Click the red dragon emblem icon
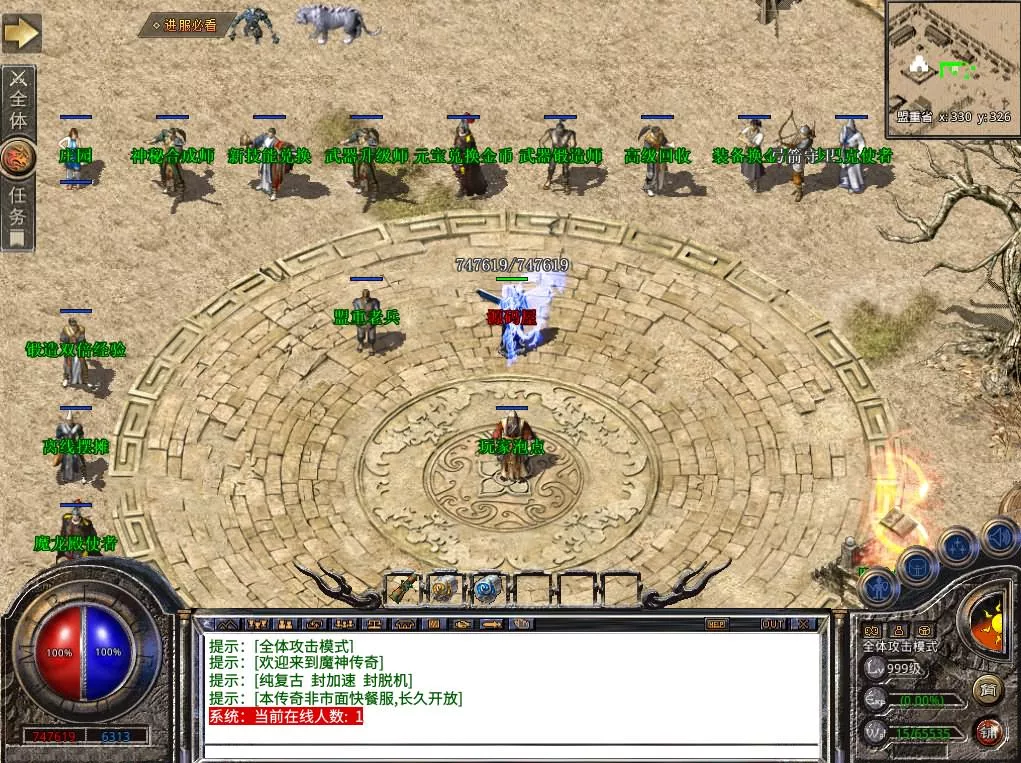 point(18,158)
